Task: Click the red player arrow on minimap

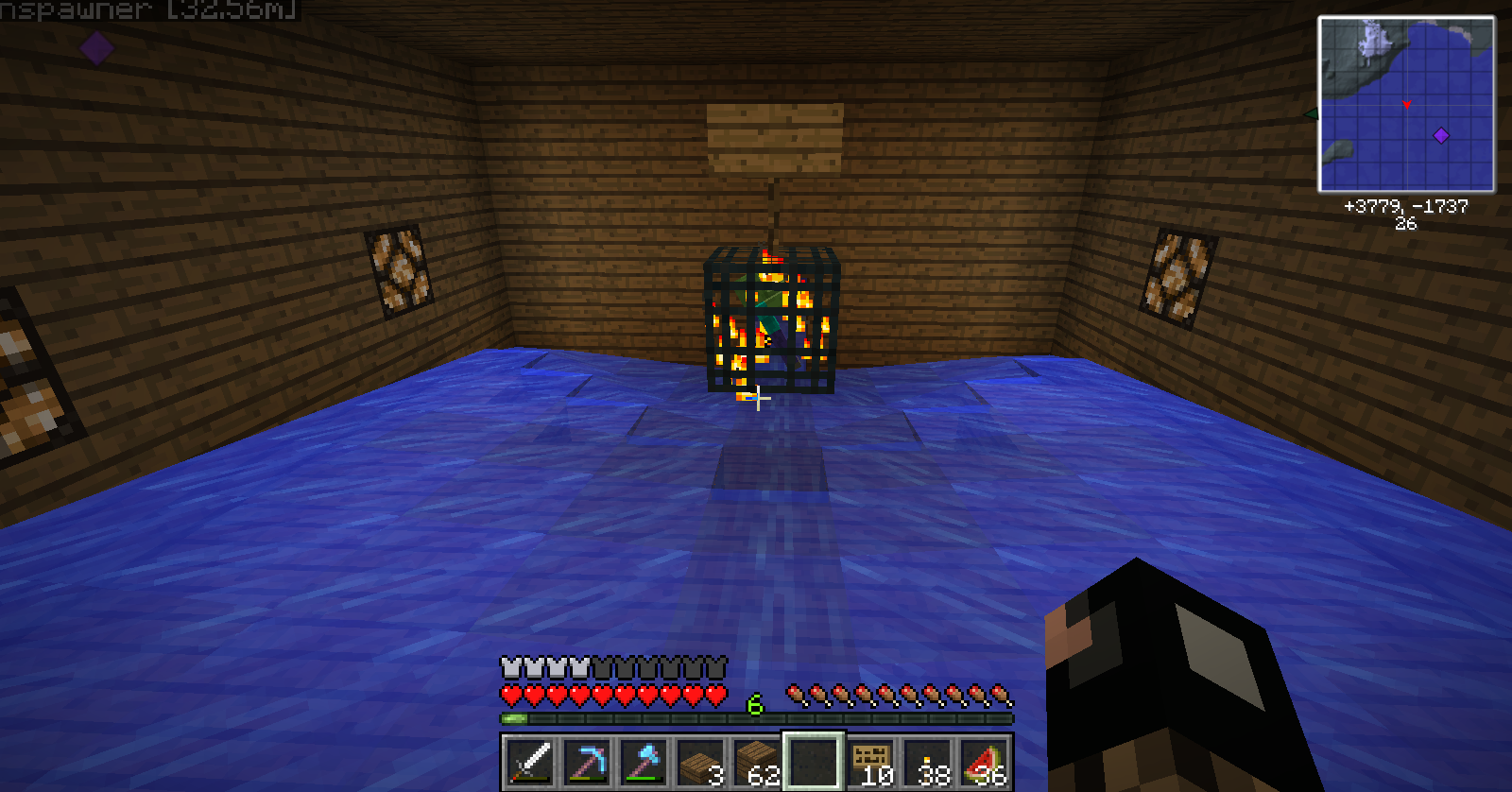Action: pyautogui.click(x=1407, y=104)
